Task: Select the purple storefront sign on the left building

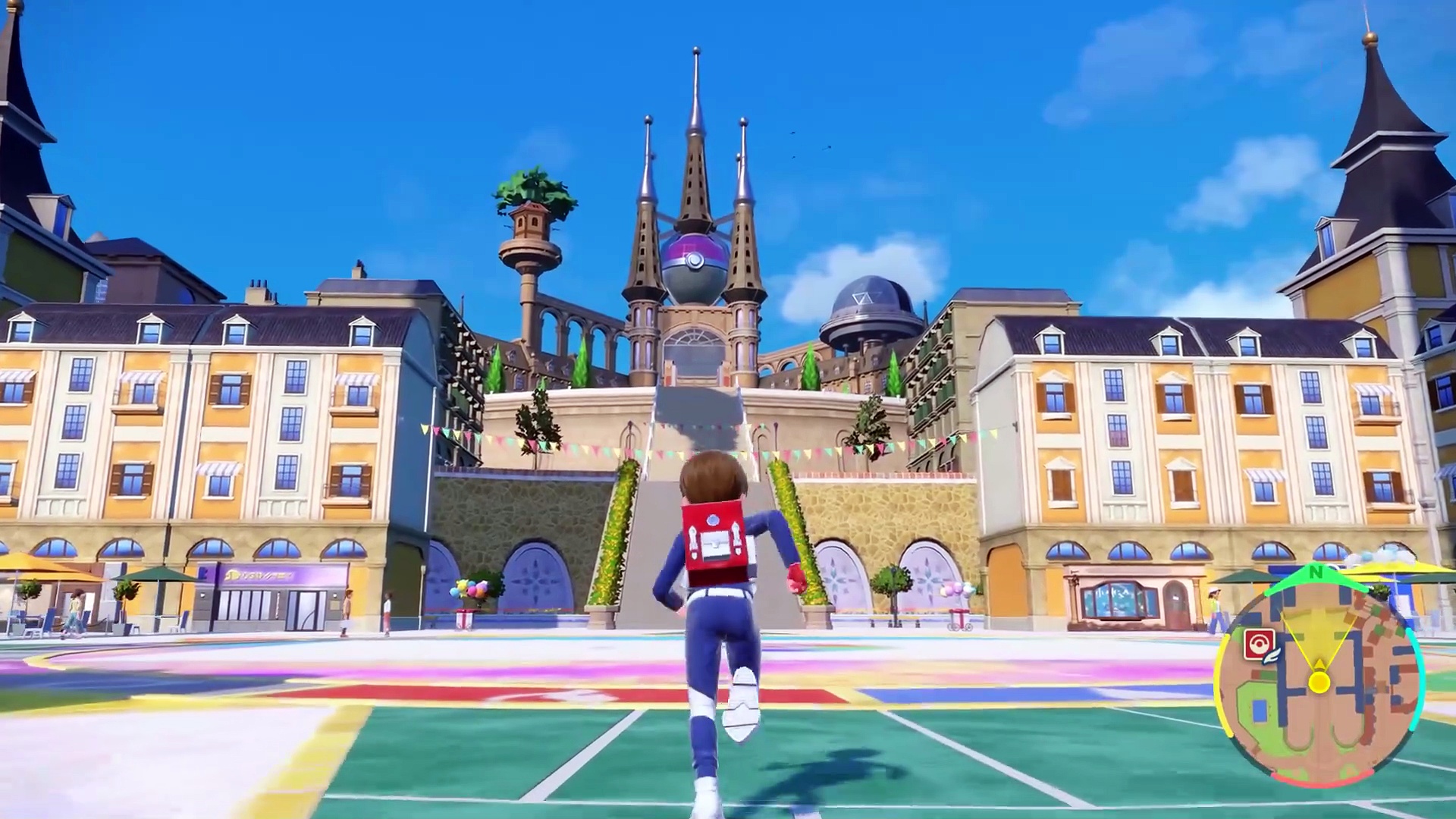Action: [259, 575]
